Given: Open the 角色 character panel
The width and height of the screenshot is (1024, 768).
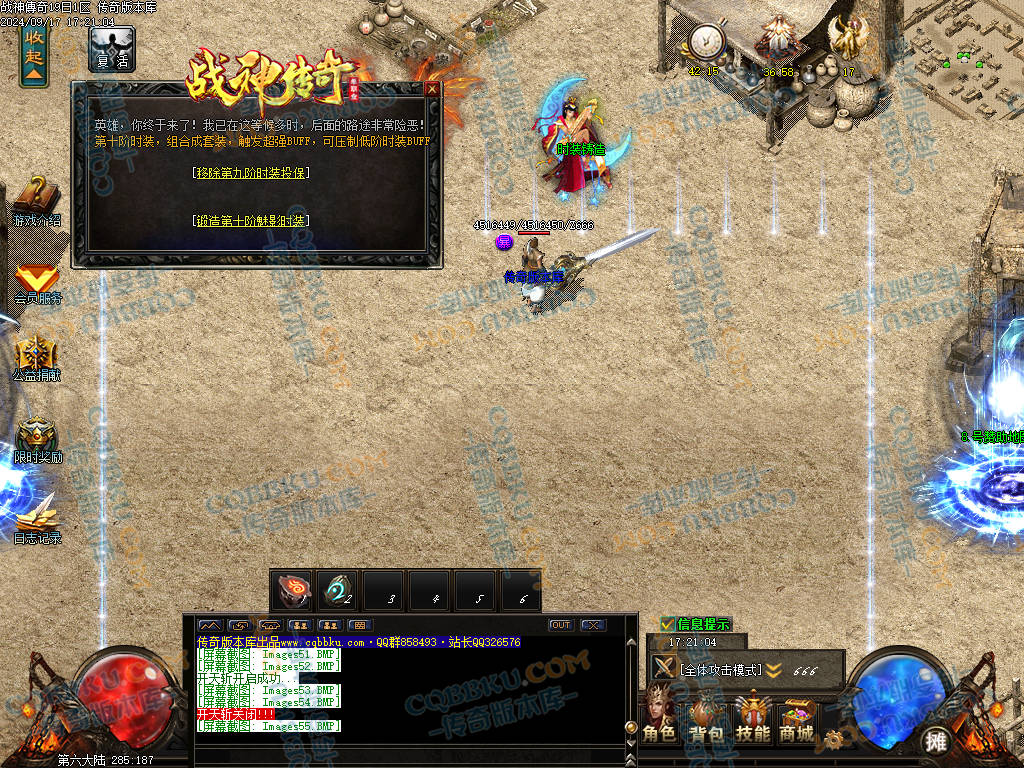Looking at the screenshot, I should 659,717.
